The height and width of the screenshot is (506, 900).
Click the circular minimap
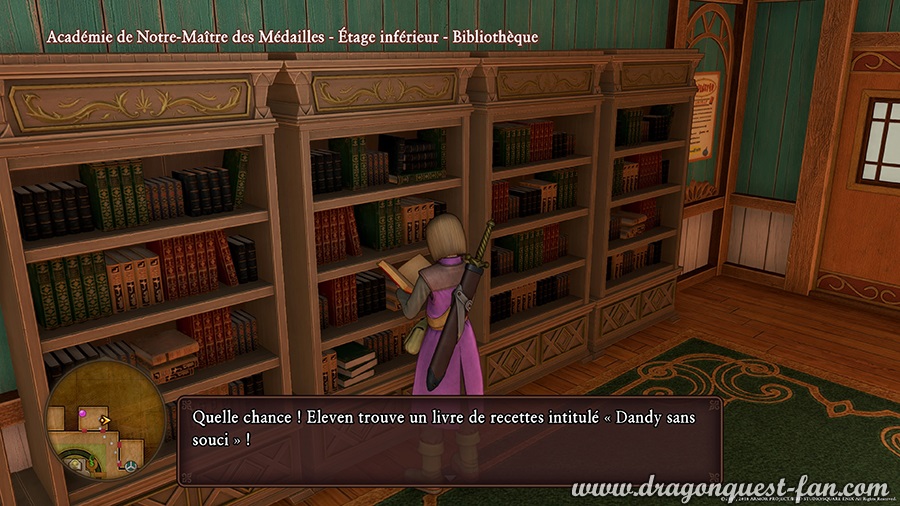pos(105,418)
